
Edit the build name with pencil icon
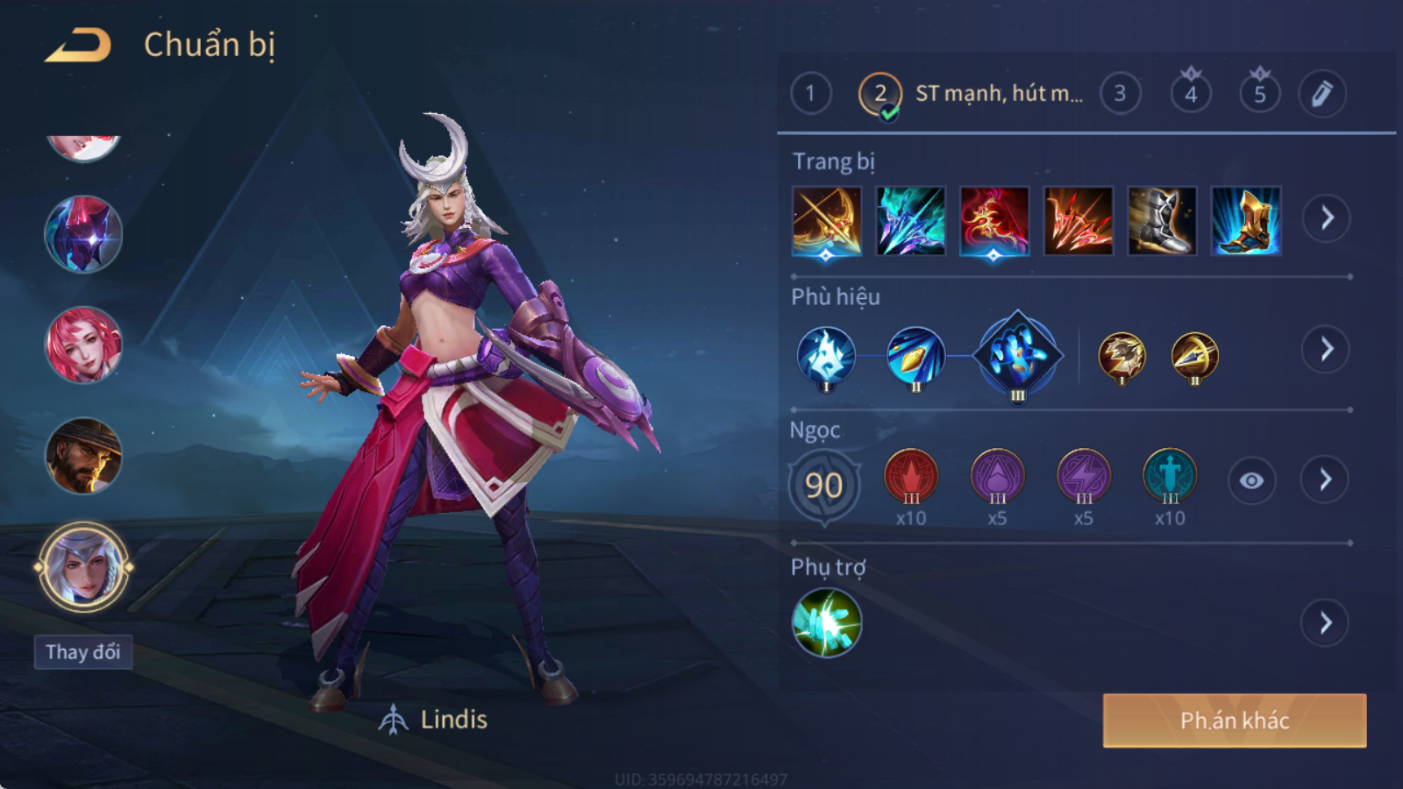pos(1322,94)
